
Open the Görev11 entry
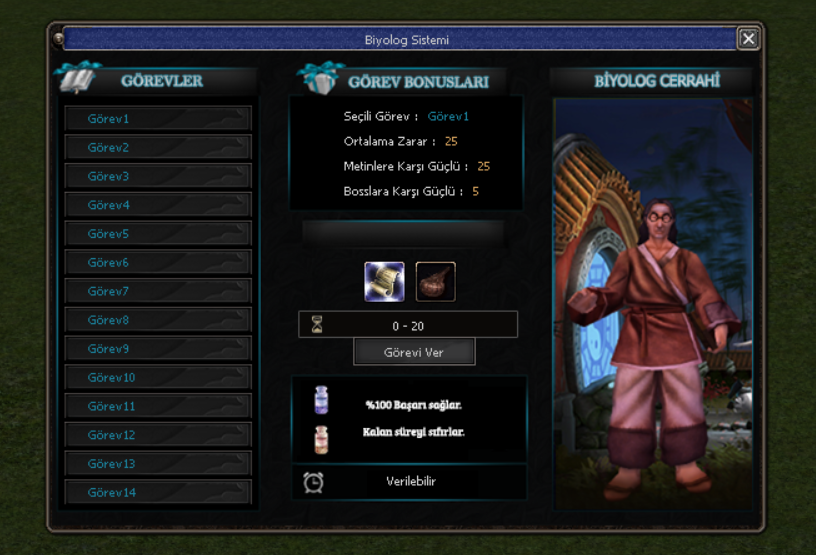[157, 407]
